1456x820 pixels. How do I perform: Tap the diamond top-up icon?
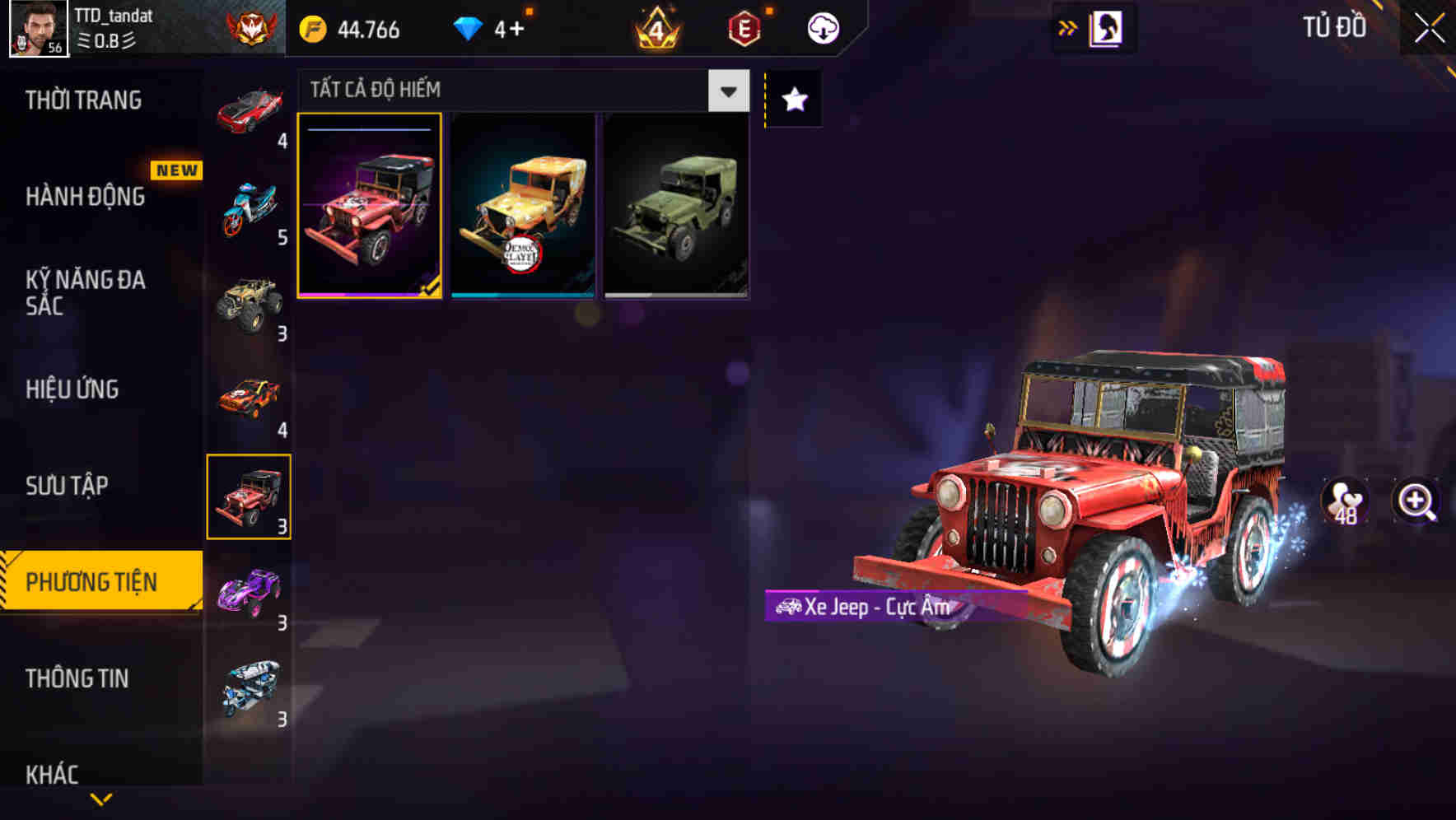click(x=469, y=27)
